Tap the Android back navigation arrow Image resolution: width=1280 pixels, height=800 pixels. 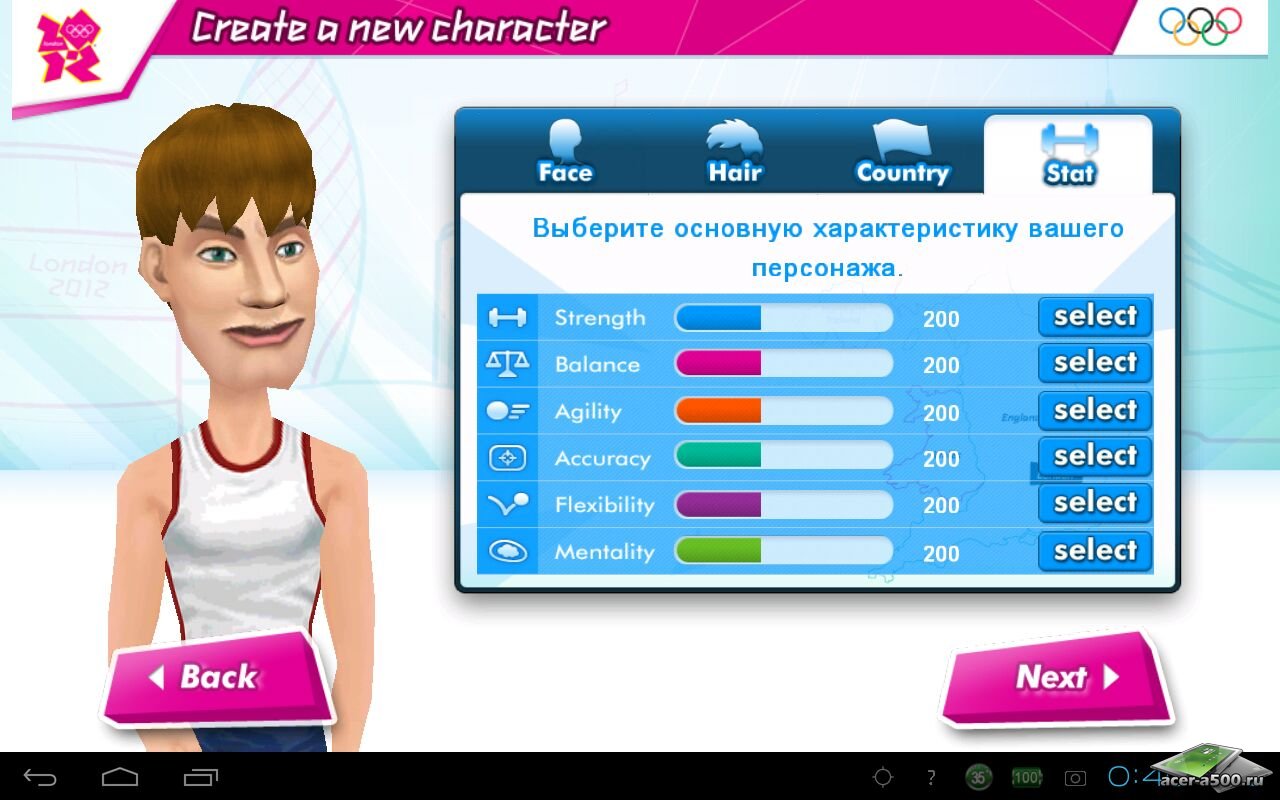coord(40,777)
